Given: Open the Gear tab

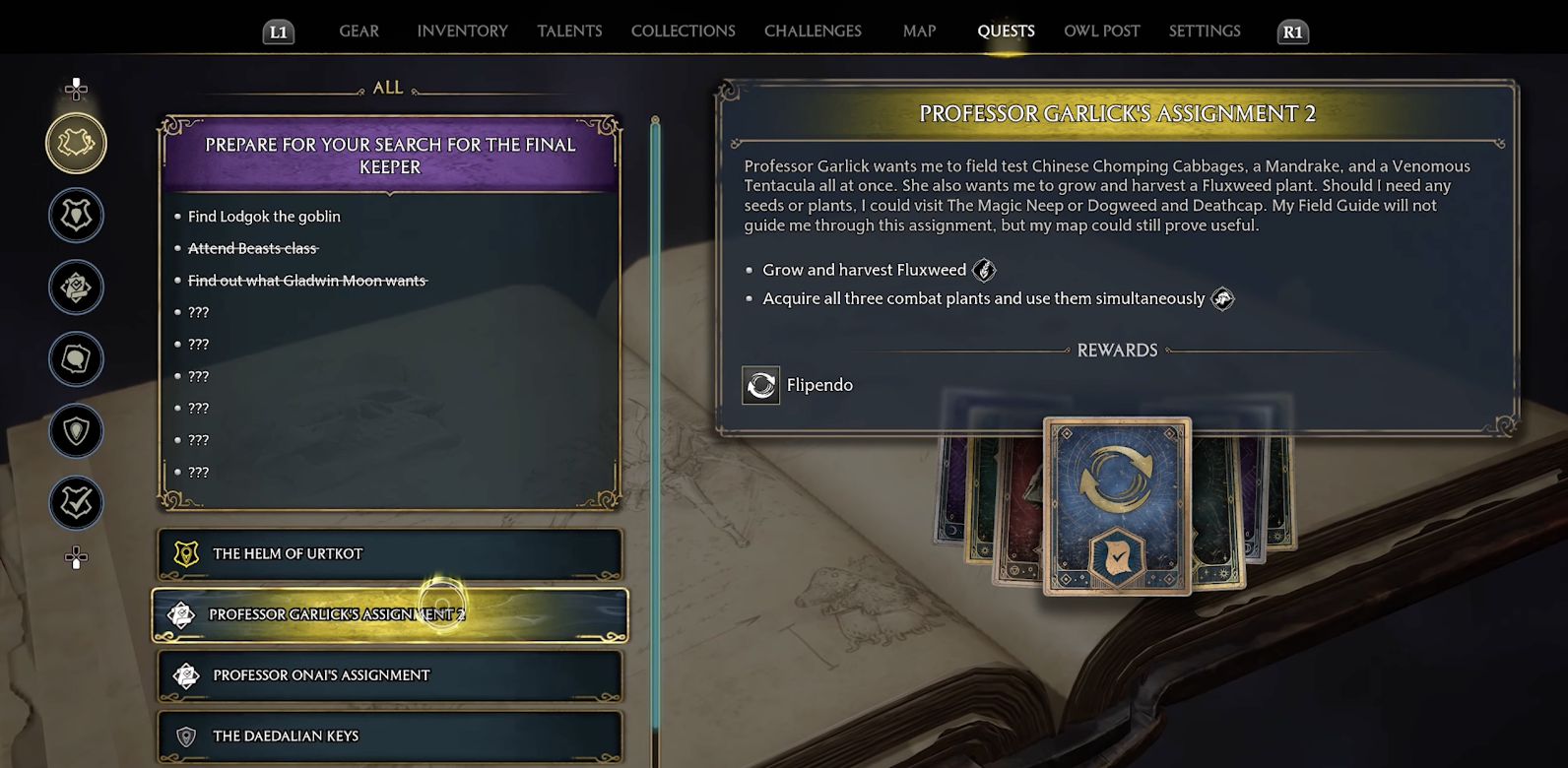Looking at the screenshot, I should (359, 32).
